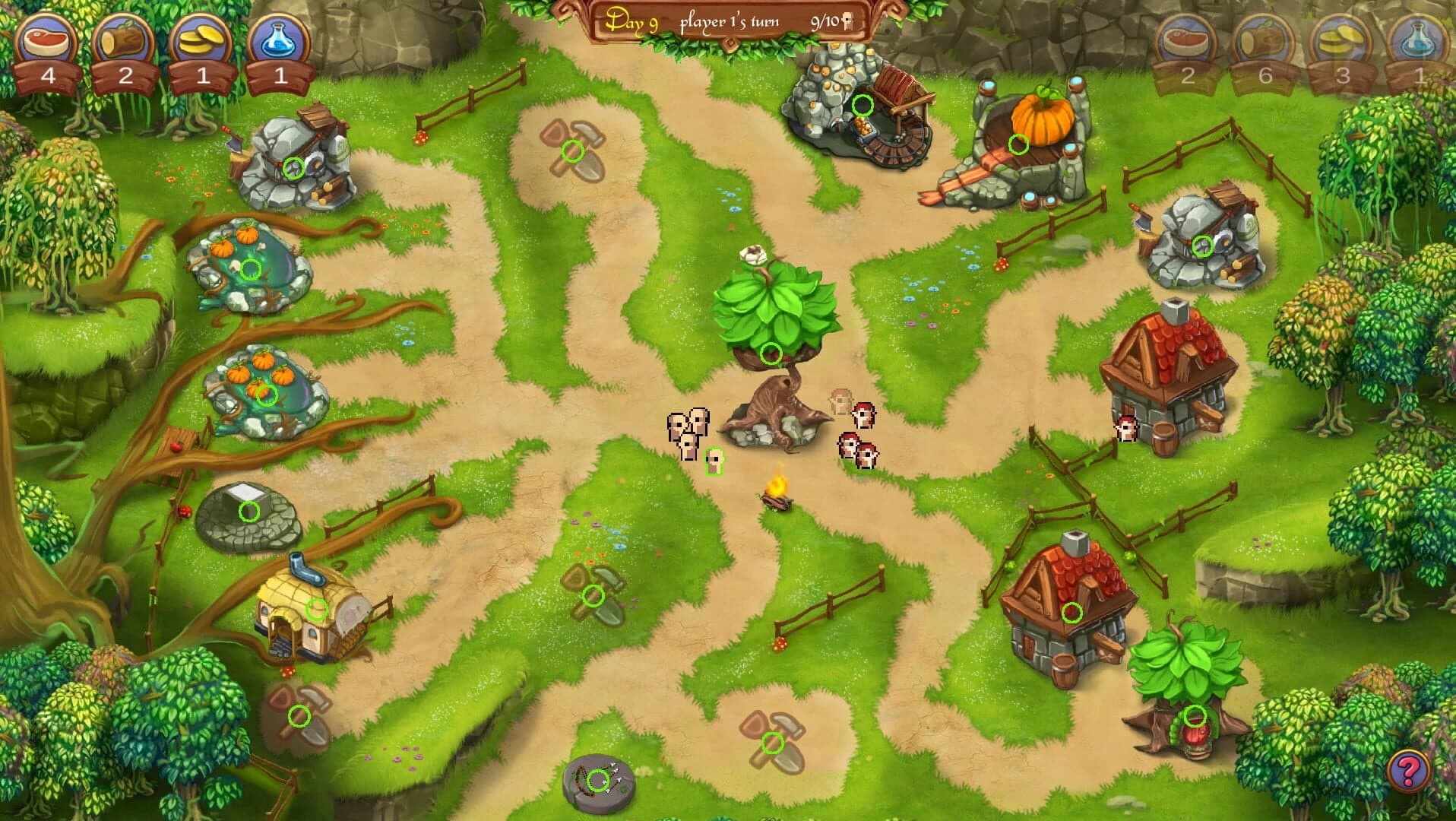The height and width of the screenshot is (821, 1456).
Task: Click Player 2's coin resource icon
Action: [1341, 38]
